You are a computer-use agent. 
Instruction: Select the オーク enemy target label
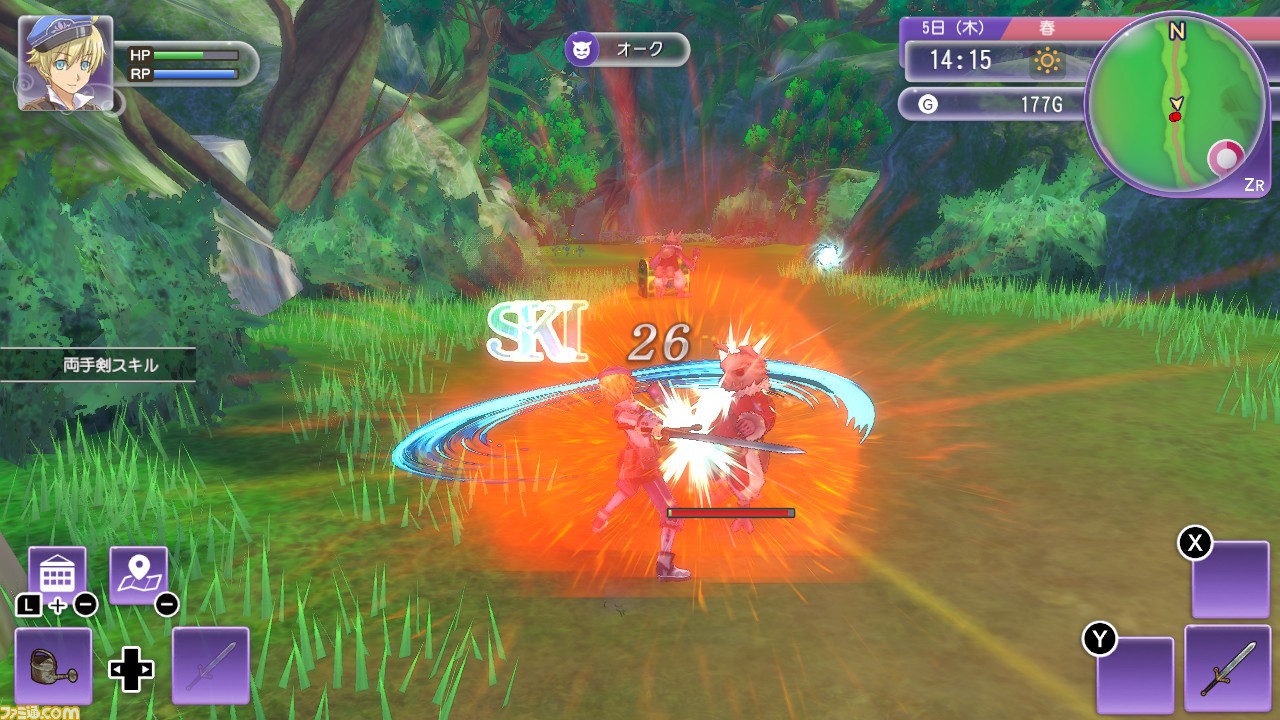(x=627, y=49)
